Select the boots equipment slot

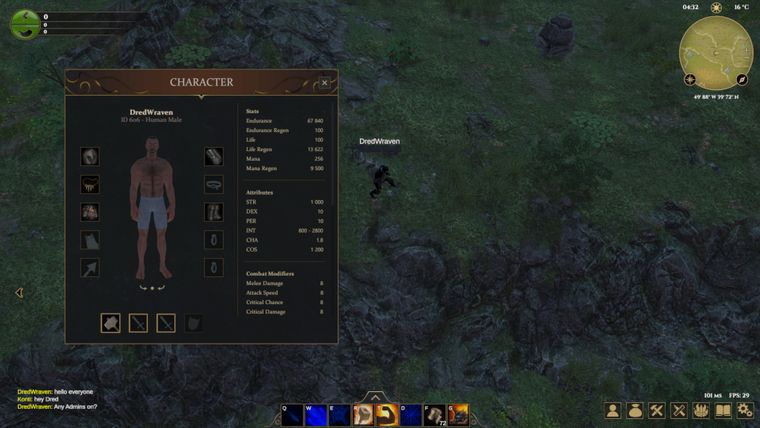click(x=213, y=212)
